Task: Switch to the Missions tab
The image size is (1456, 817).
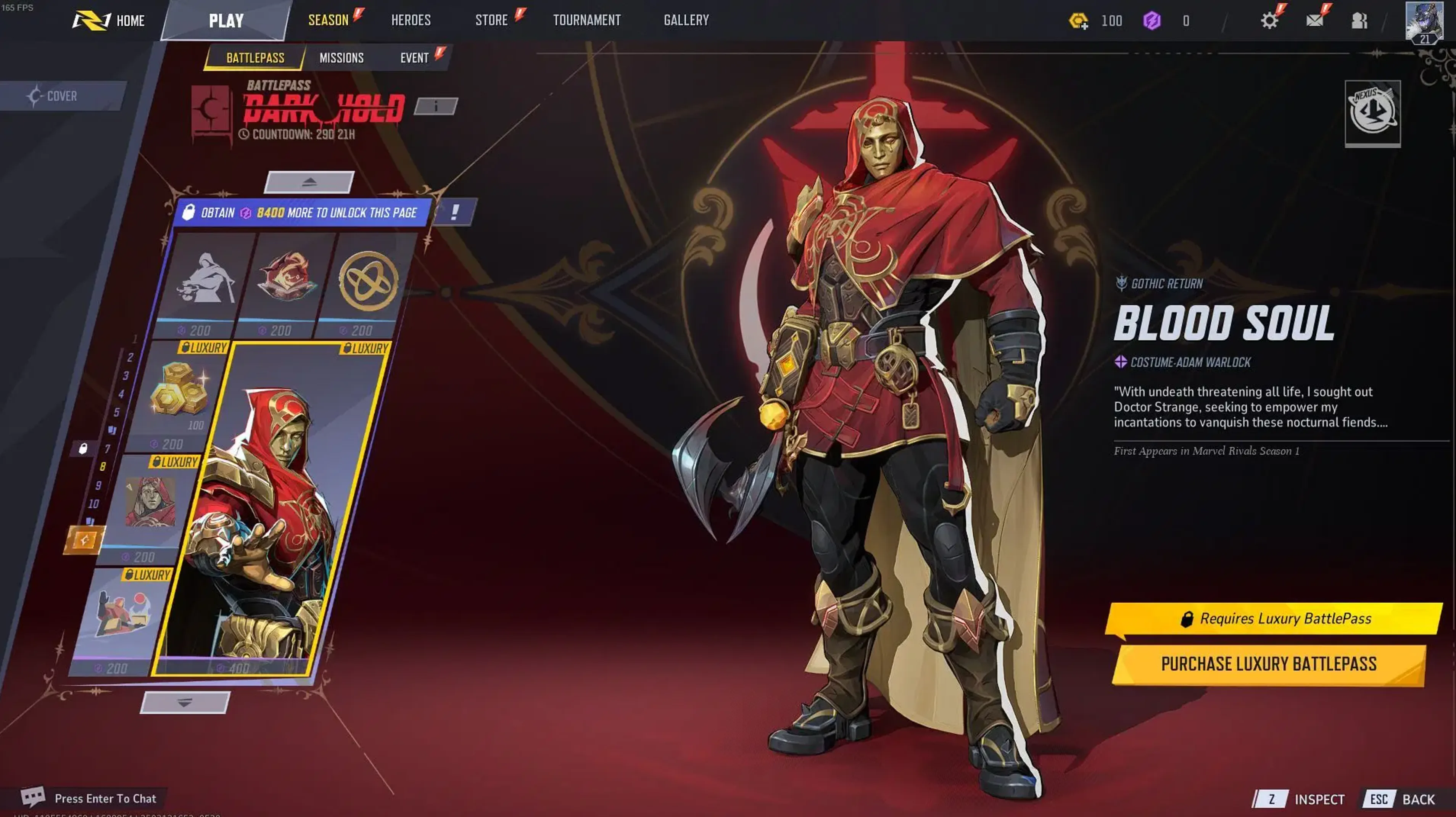Action: pyautogui.click(x=341, y=57)
